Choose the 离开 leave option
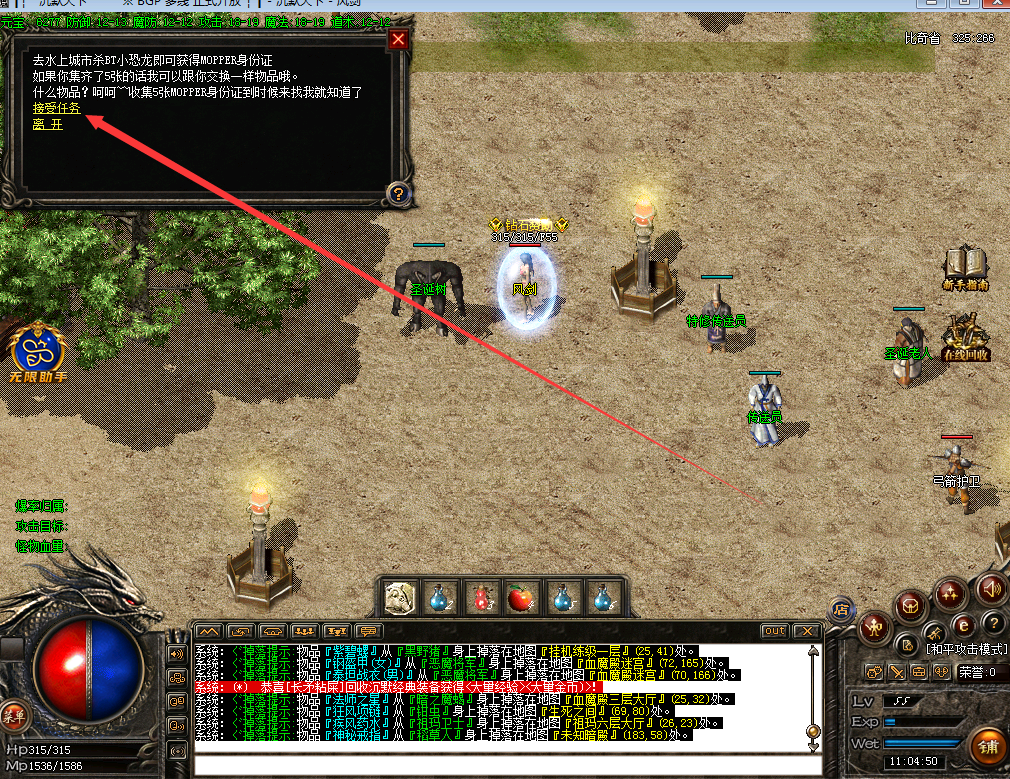Viewport: 1010px width, 779px height. point(47,124)
